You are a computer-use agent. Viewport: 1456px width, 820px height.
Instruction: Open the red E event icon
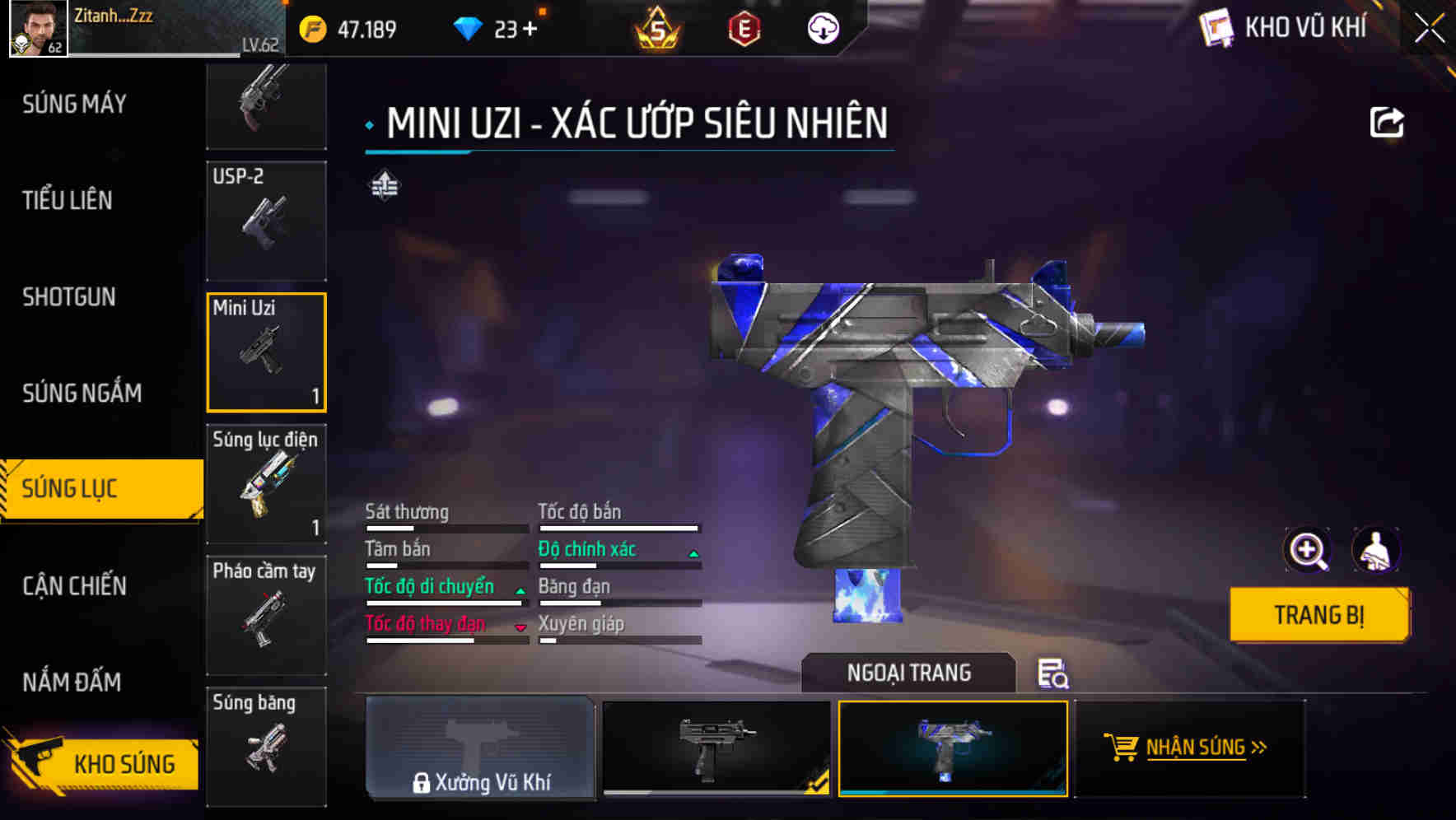point(745,28)
